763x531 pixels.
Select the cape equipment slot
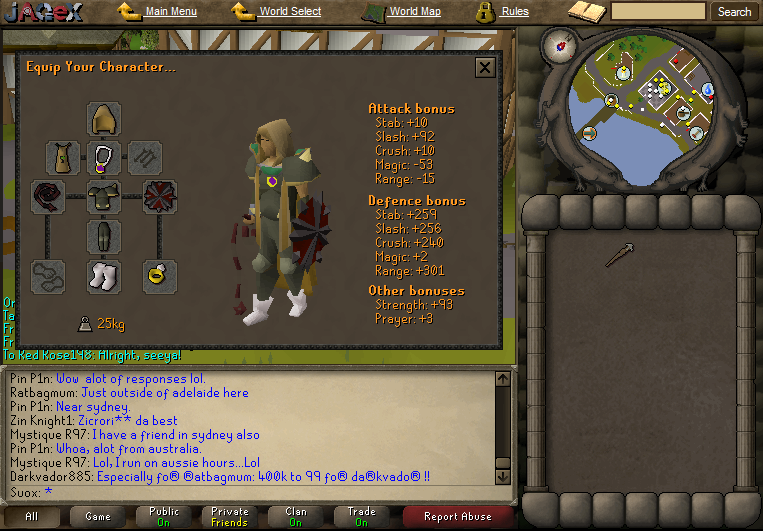click(63, 157)
